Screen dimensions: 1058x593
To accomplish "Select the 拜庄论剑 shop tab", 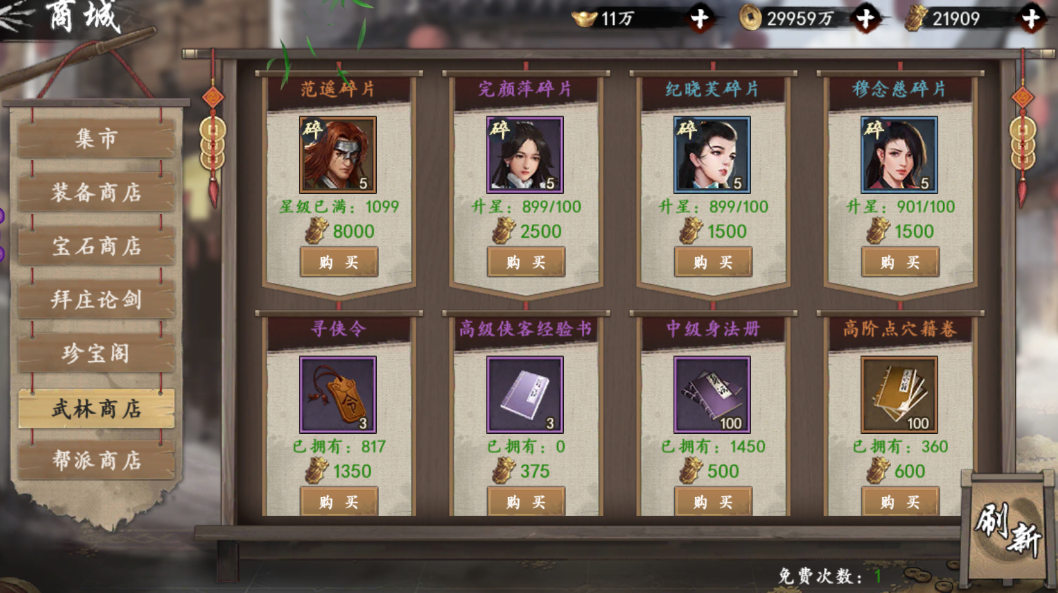I will (x=96, y=300).
